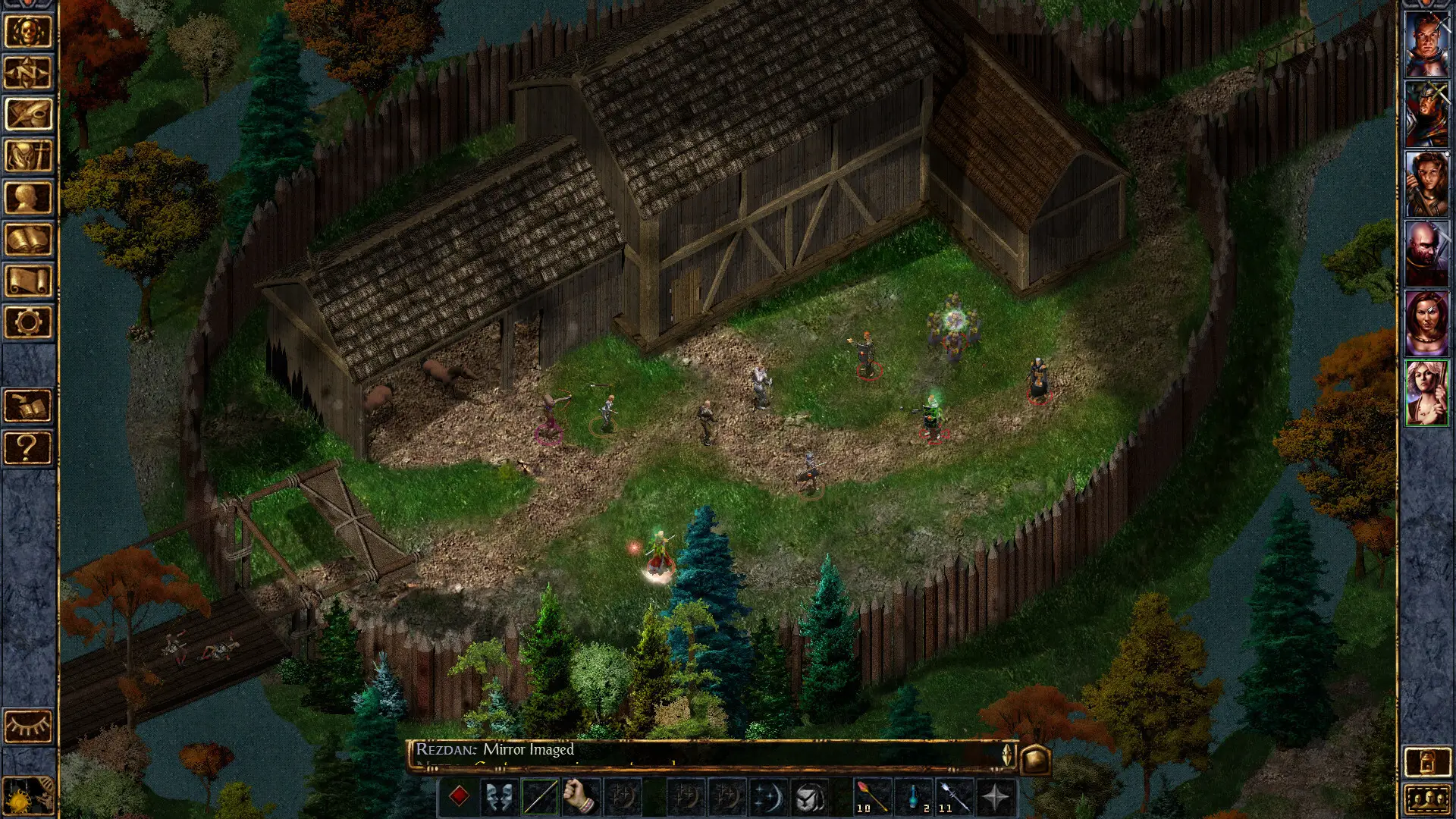Image resolution: width=1456 pixels, height=819 pixels.
Task: Show the character record bust icon
Action: pos(29,198)
